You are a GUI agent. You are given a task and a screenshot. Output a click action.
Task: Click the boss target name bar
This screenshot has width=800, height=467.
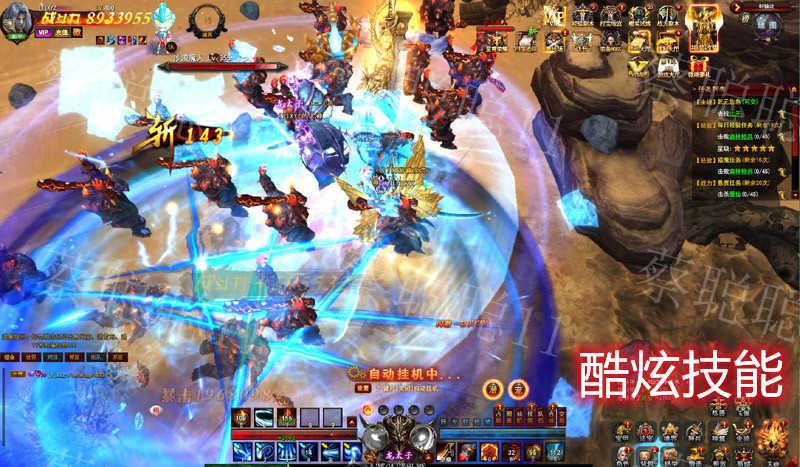(x=220, y=67)
